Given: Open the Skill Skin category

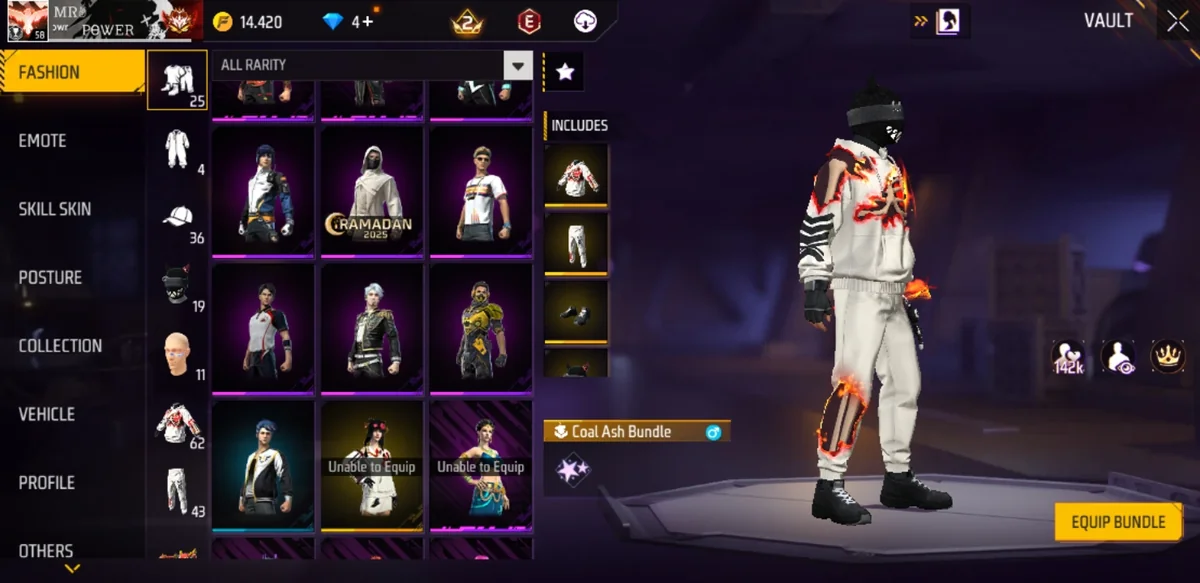Looking at the screenshot, I should pyautogui.click(x=55, y=209).
